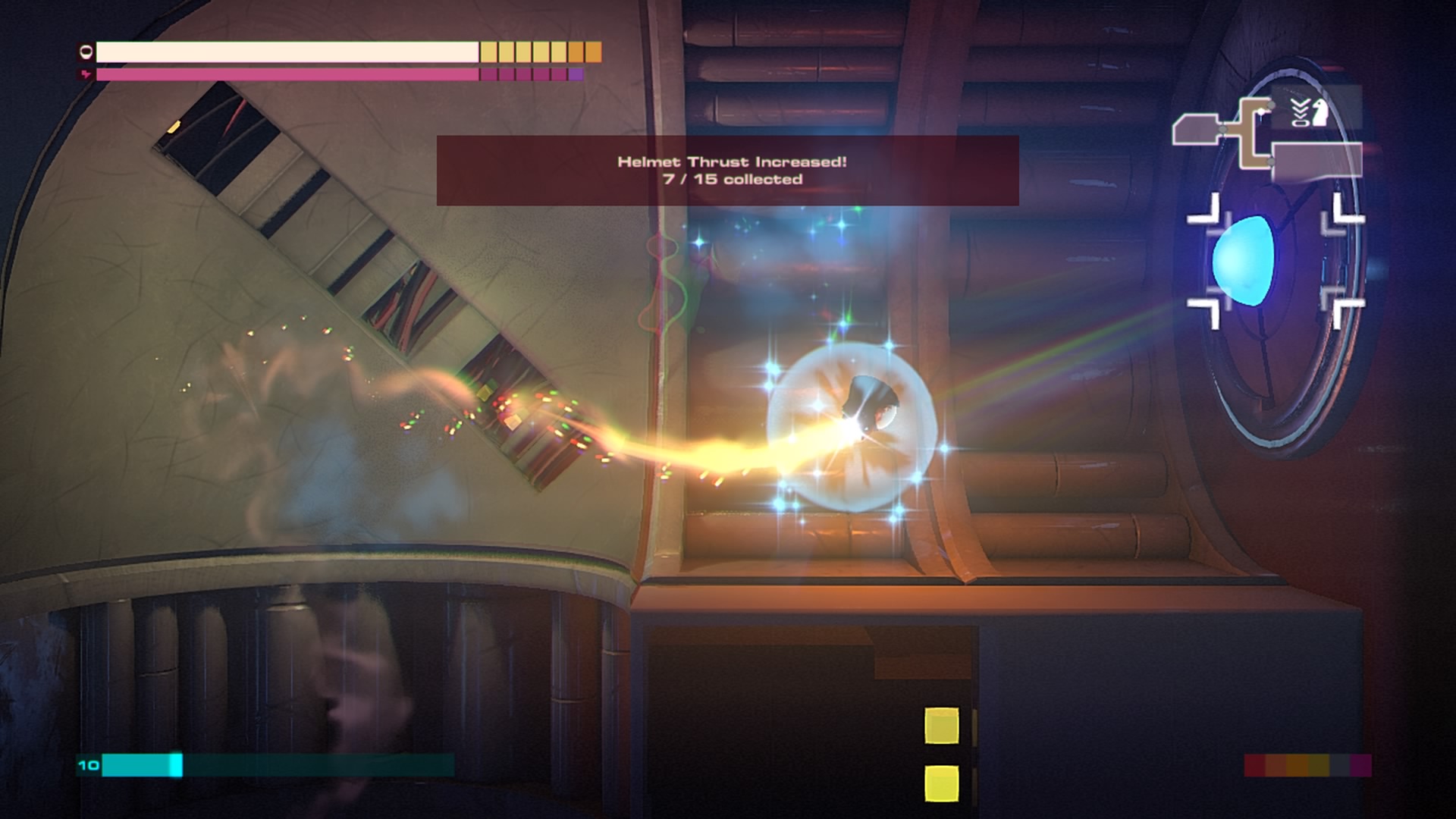1456x819 pixels.
Task: Click the number 10 label near the cyan bar
Action: (88, 766)
